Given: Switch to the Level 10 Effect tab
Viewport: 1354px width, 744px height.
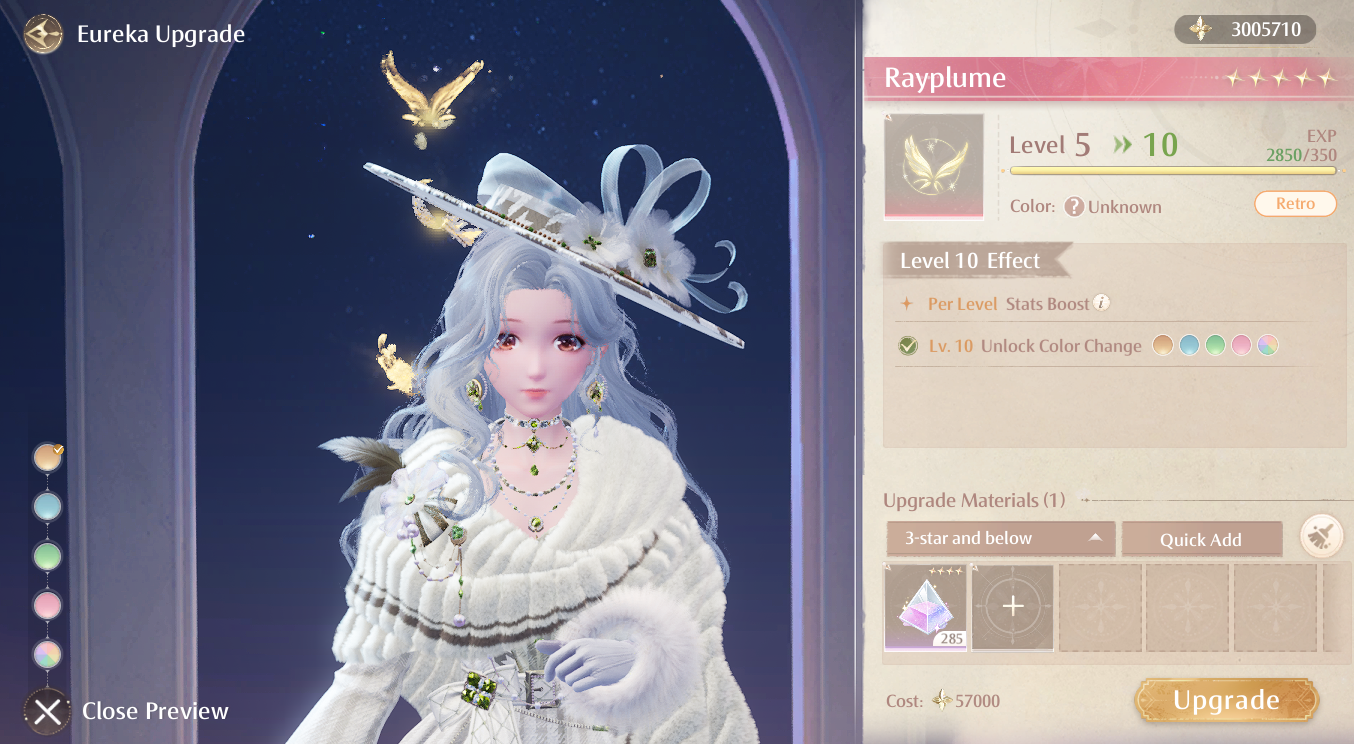Looking at the screenshot, I should pyautogui.click(x=967, y=260).
